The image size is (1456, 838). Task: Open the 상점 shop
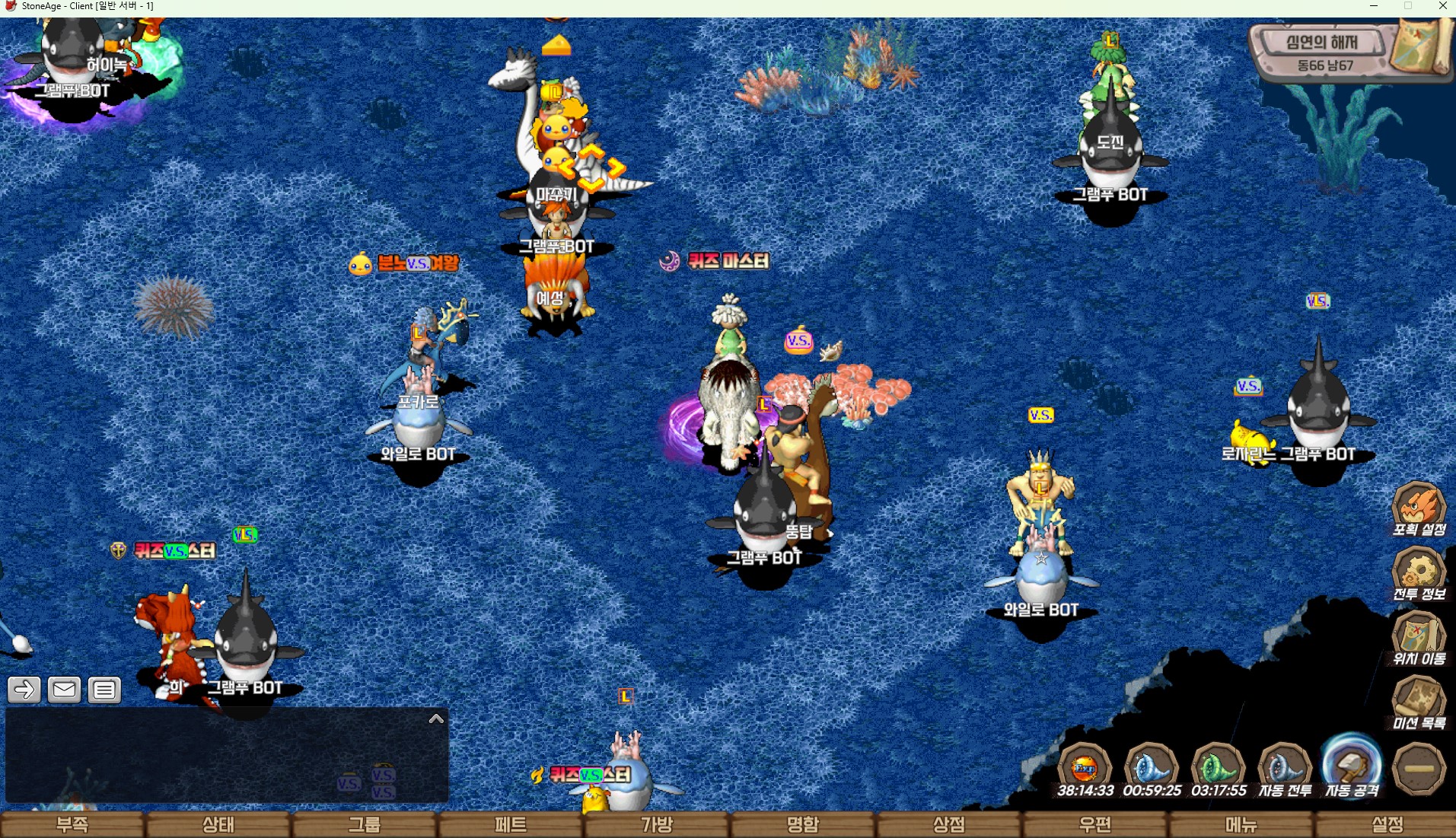(x=949, y=824)
